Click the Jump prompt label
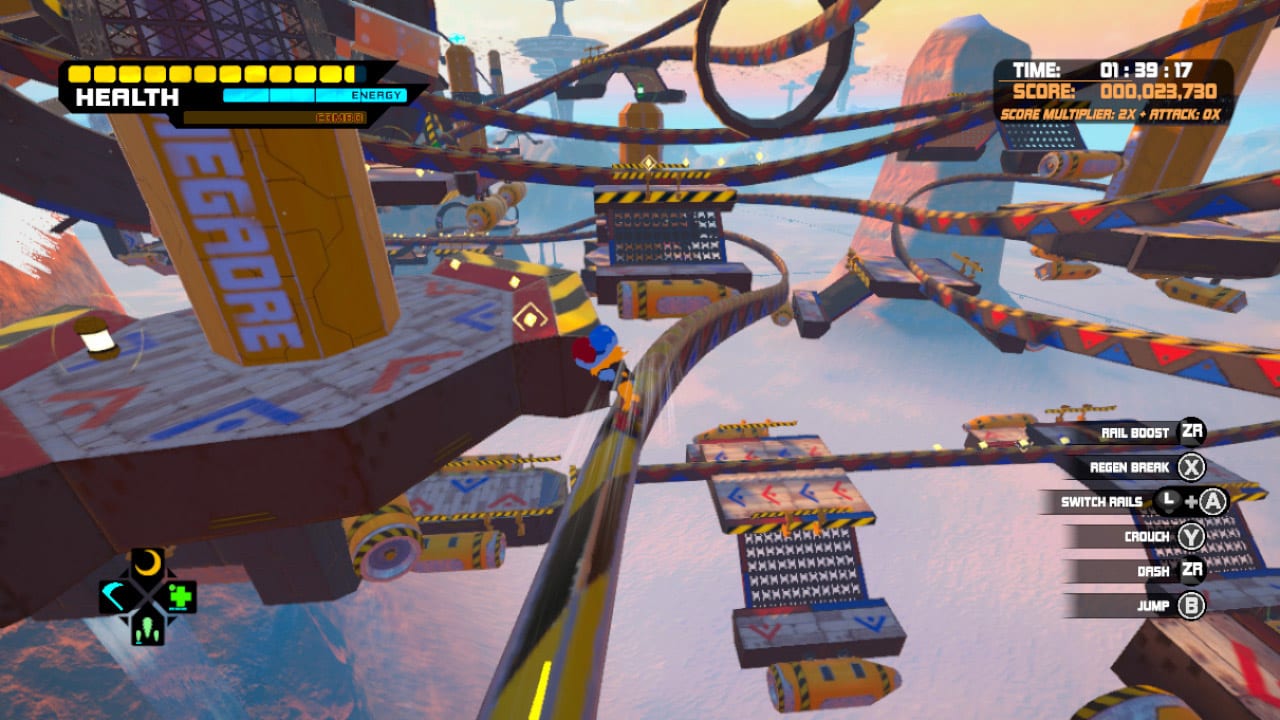Viewport: 1280px width, 720px height. (x=1155, y=605)
